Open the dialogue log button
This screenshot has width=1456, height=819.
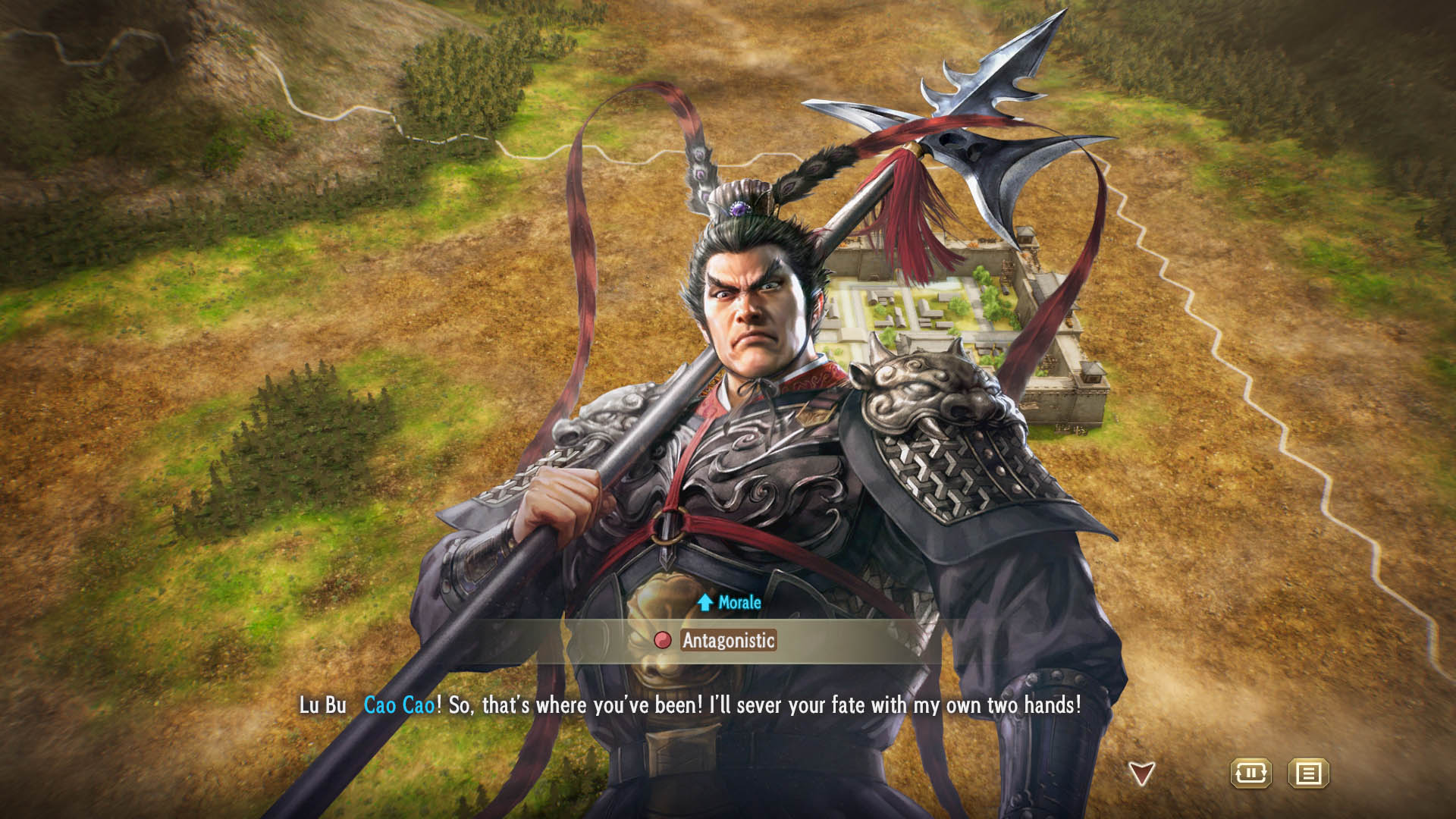coord(1308,773)
